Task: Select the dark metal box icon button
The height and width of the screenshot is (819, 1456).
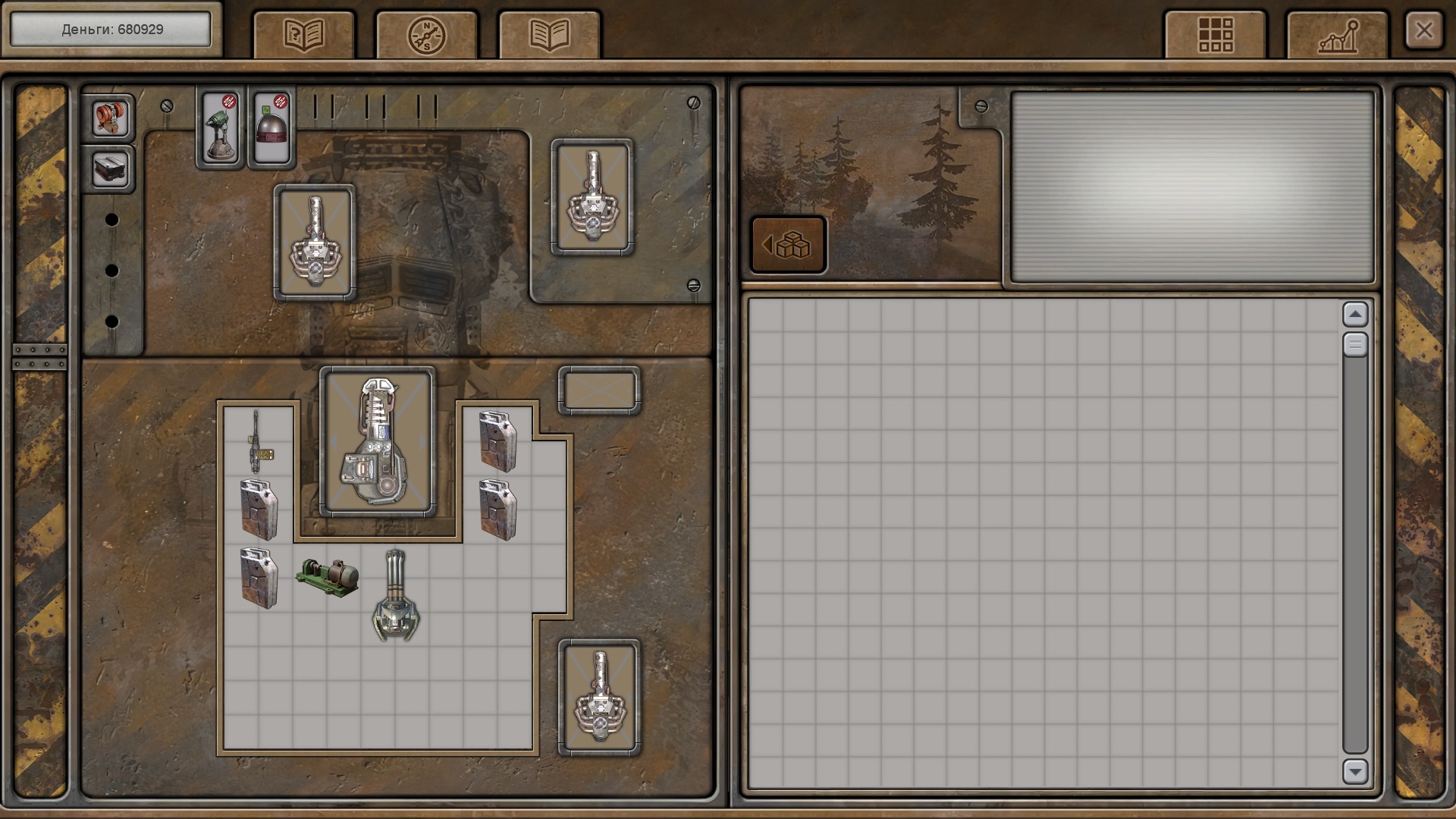Action: [110, 168]
